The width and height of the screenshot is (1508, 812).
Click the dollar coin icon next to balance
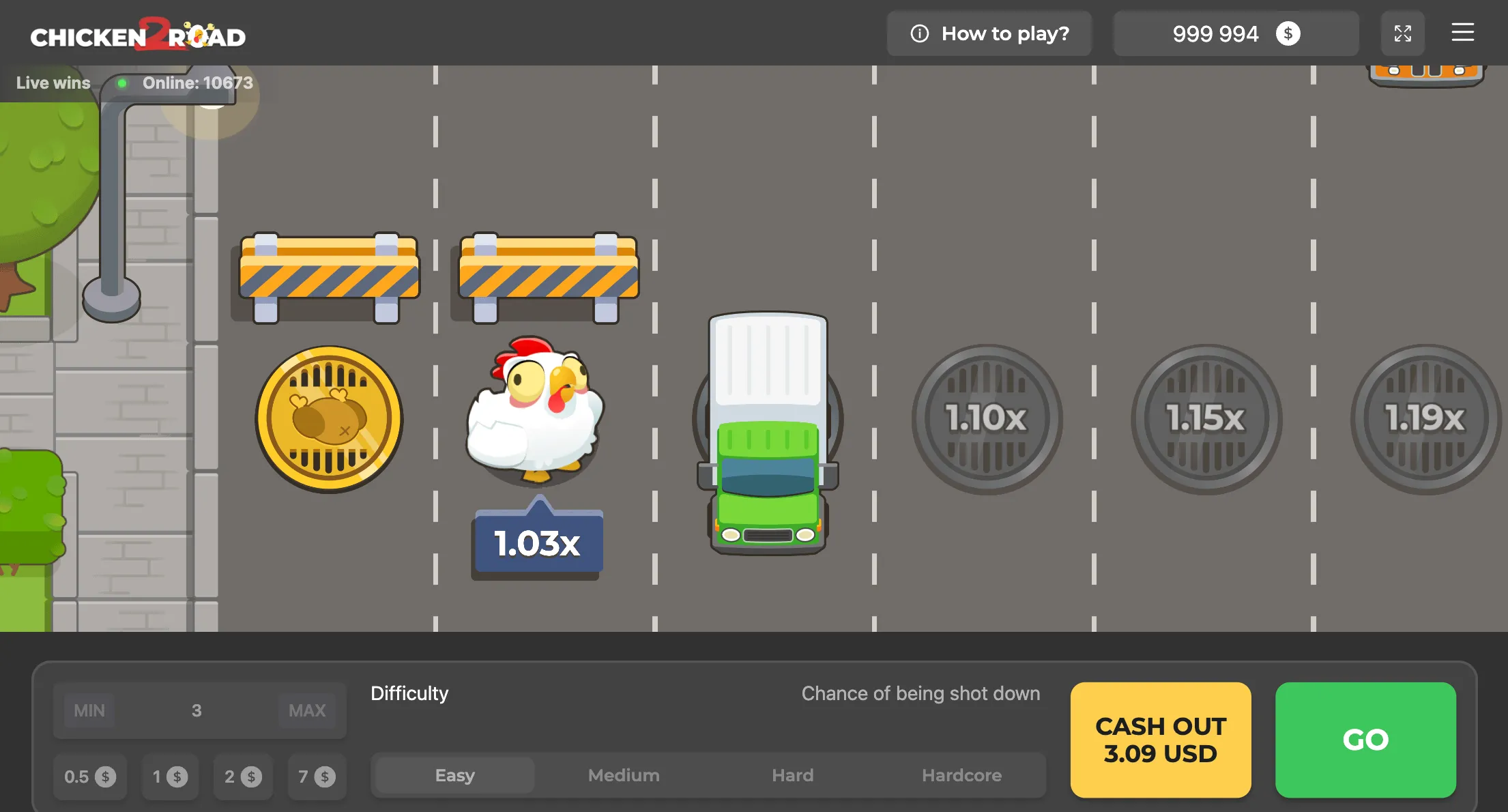click(1288, 33)
